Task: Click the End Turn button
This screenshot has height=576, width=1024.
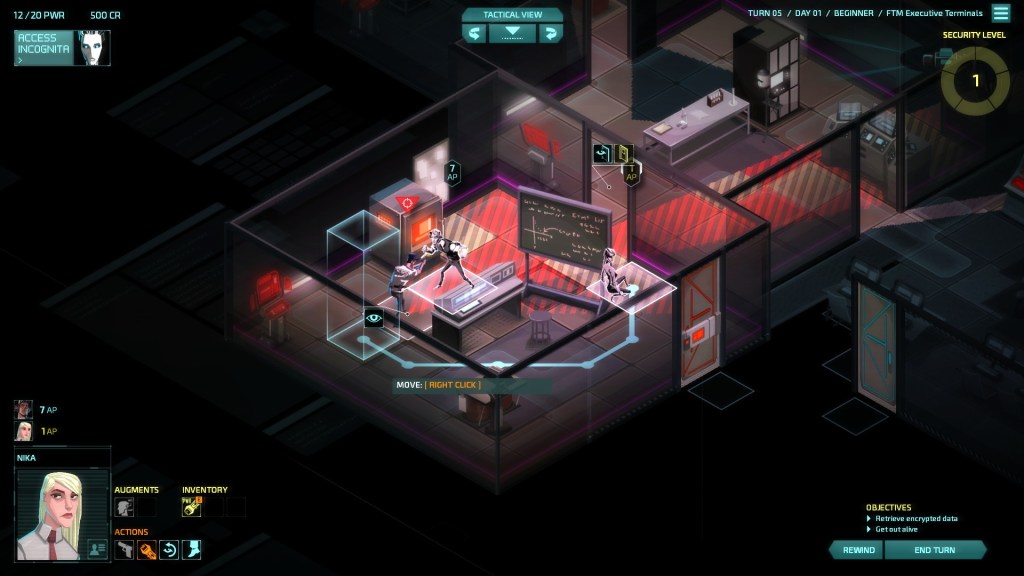Action: pyautogui.click(x=934, y=550)
